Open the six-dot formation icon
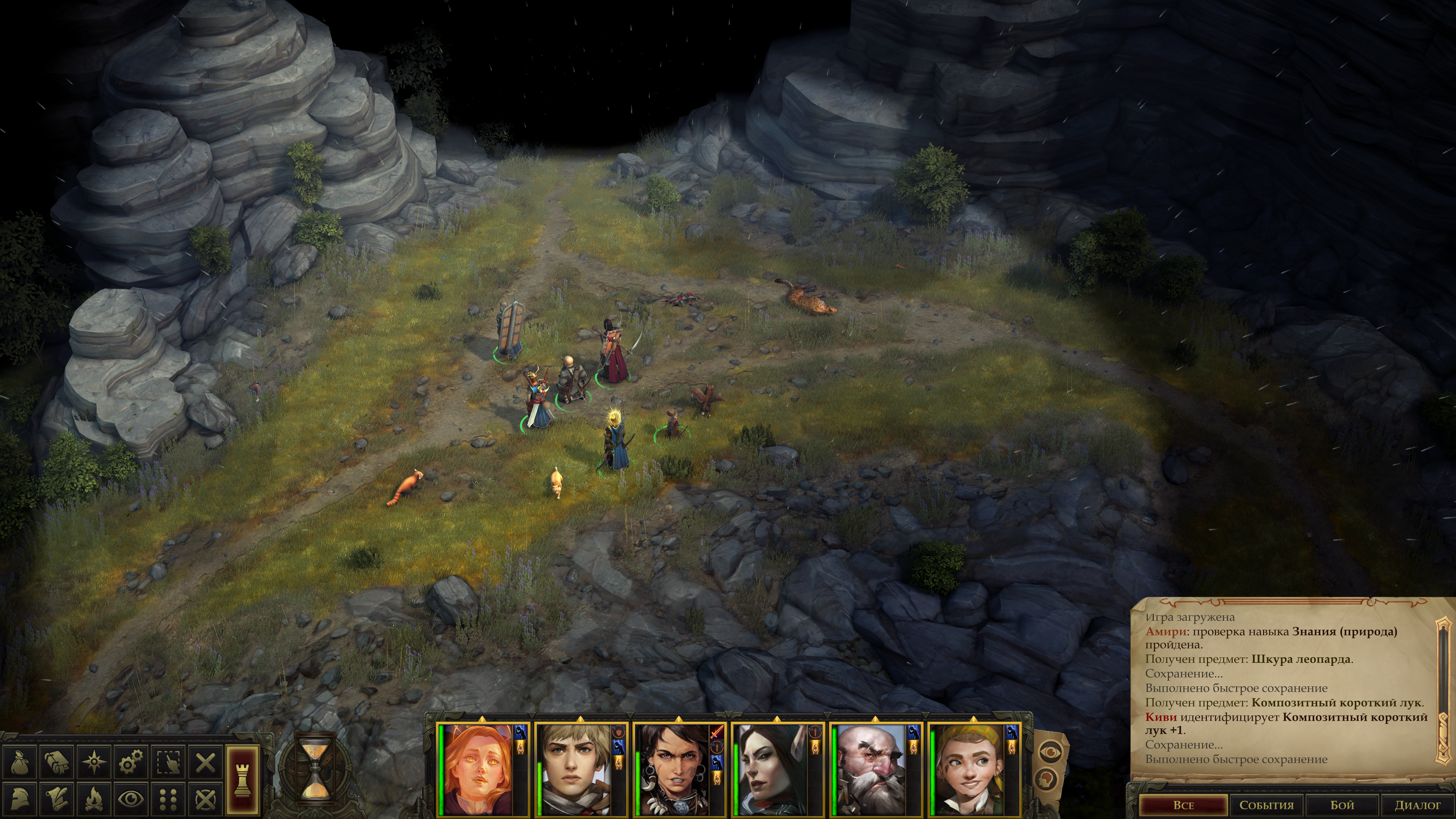The image size is (1456, 819). pos(168,799)
